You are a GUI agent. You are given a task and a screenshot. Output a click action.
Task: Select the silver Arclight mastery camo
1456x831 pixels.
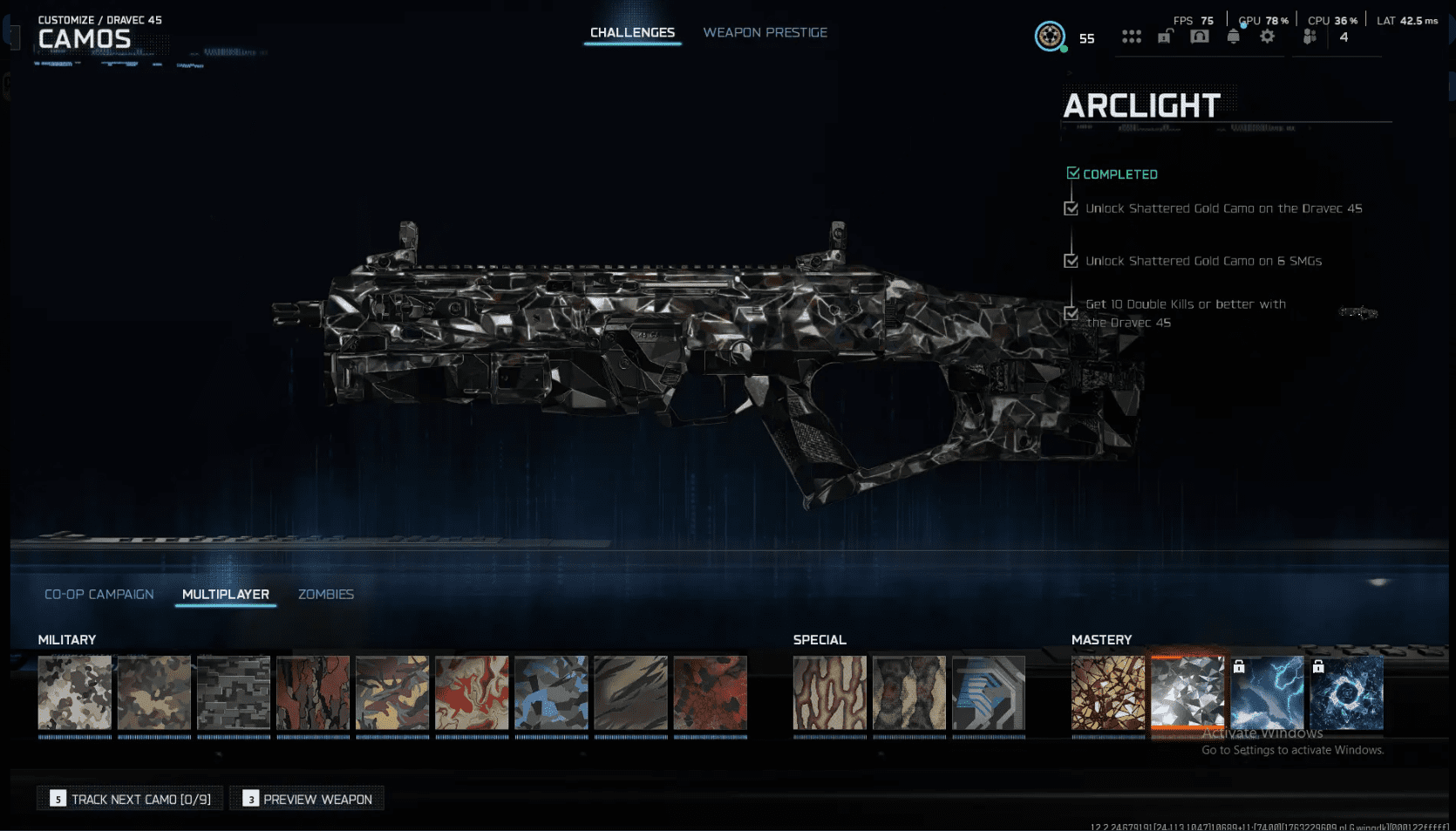click(x=1187, y=693)
